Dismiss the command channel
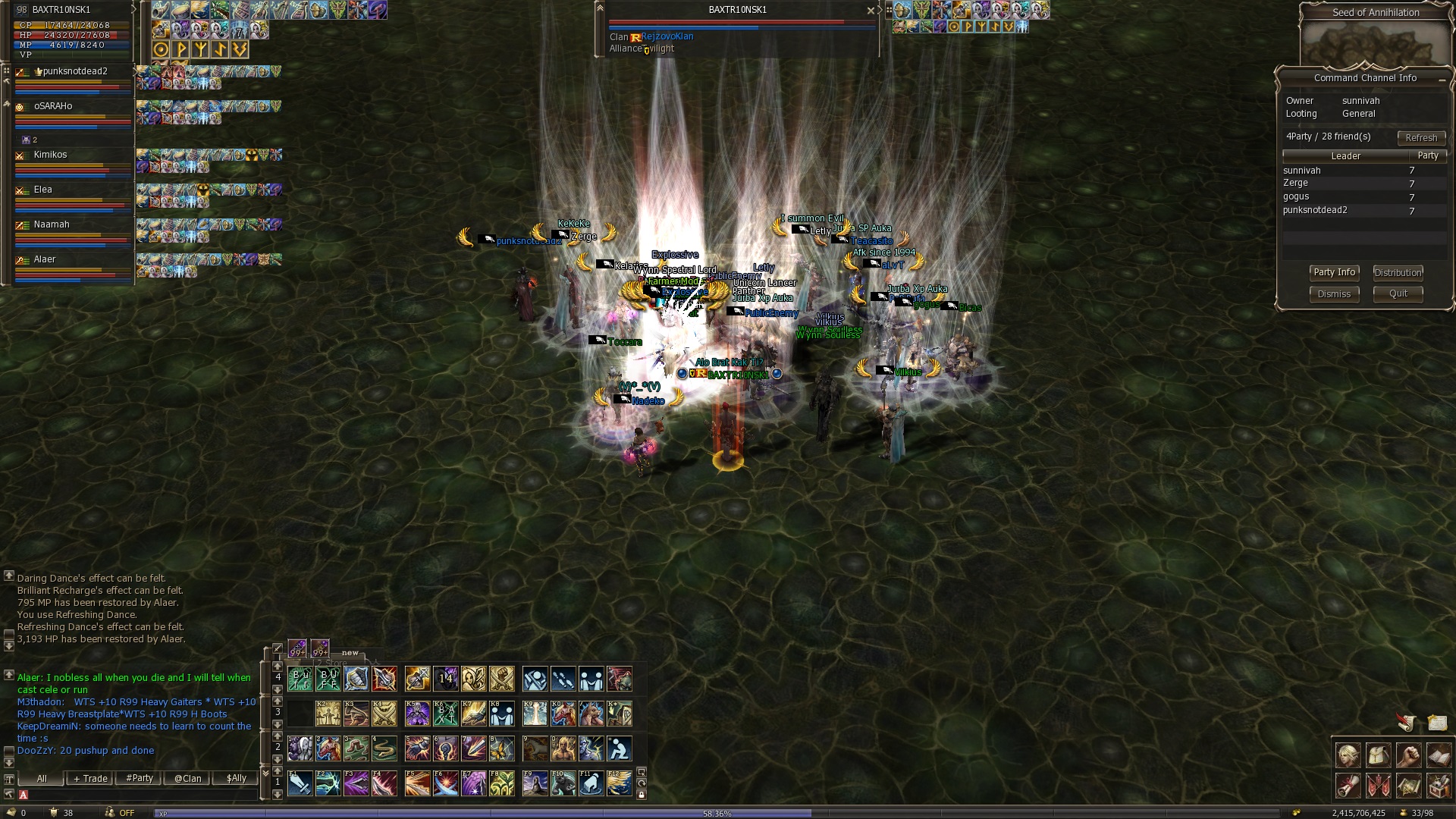 pyautogui.click(x=1334, y=294)
